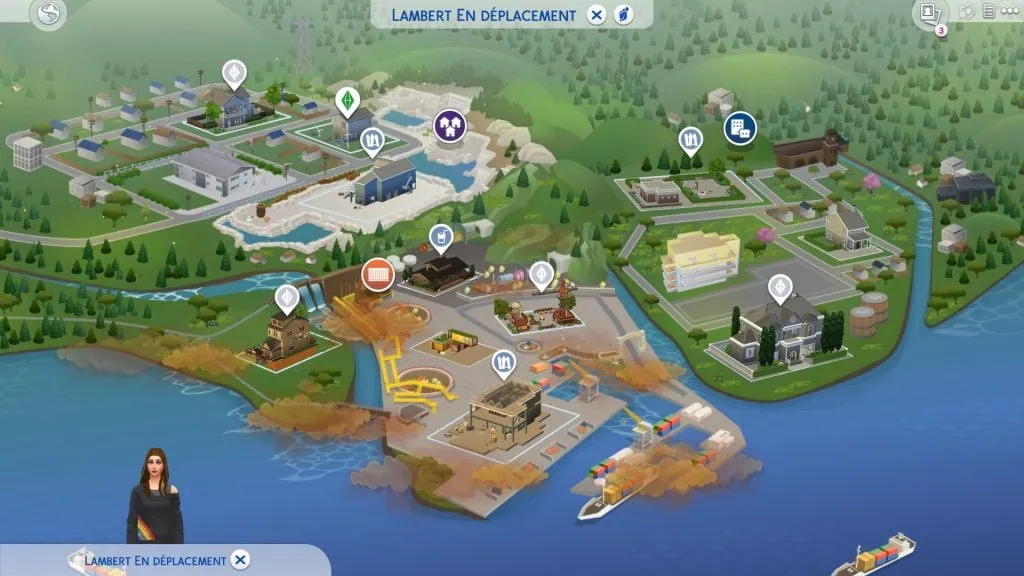Select the lot pin above the grey mansion
The width and height of the screenshot is (1024, 576).
(x=779, y=288)
